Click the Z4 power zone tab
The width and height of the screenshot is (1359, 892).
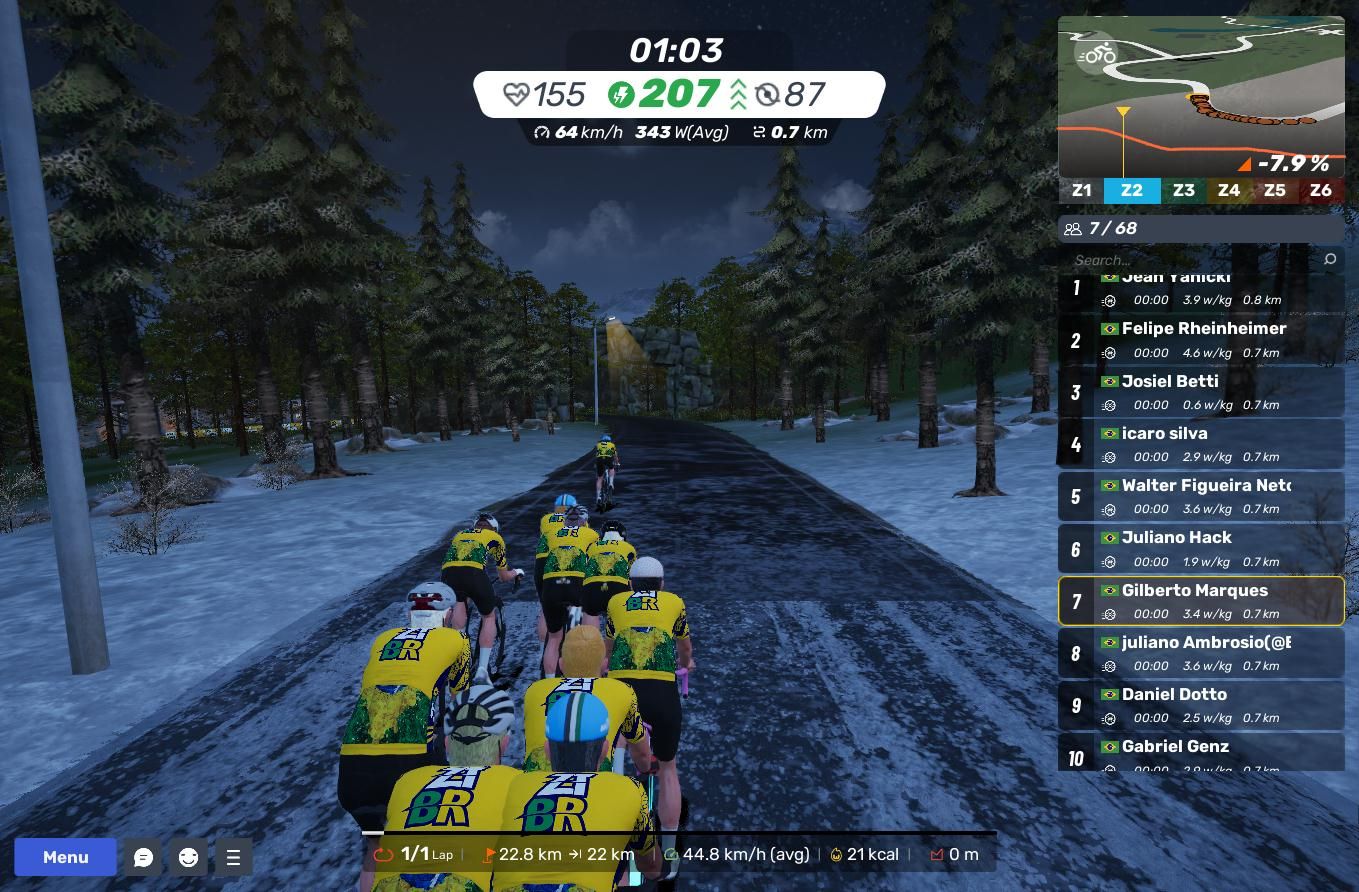(x=1228, y=190)
